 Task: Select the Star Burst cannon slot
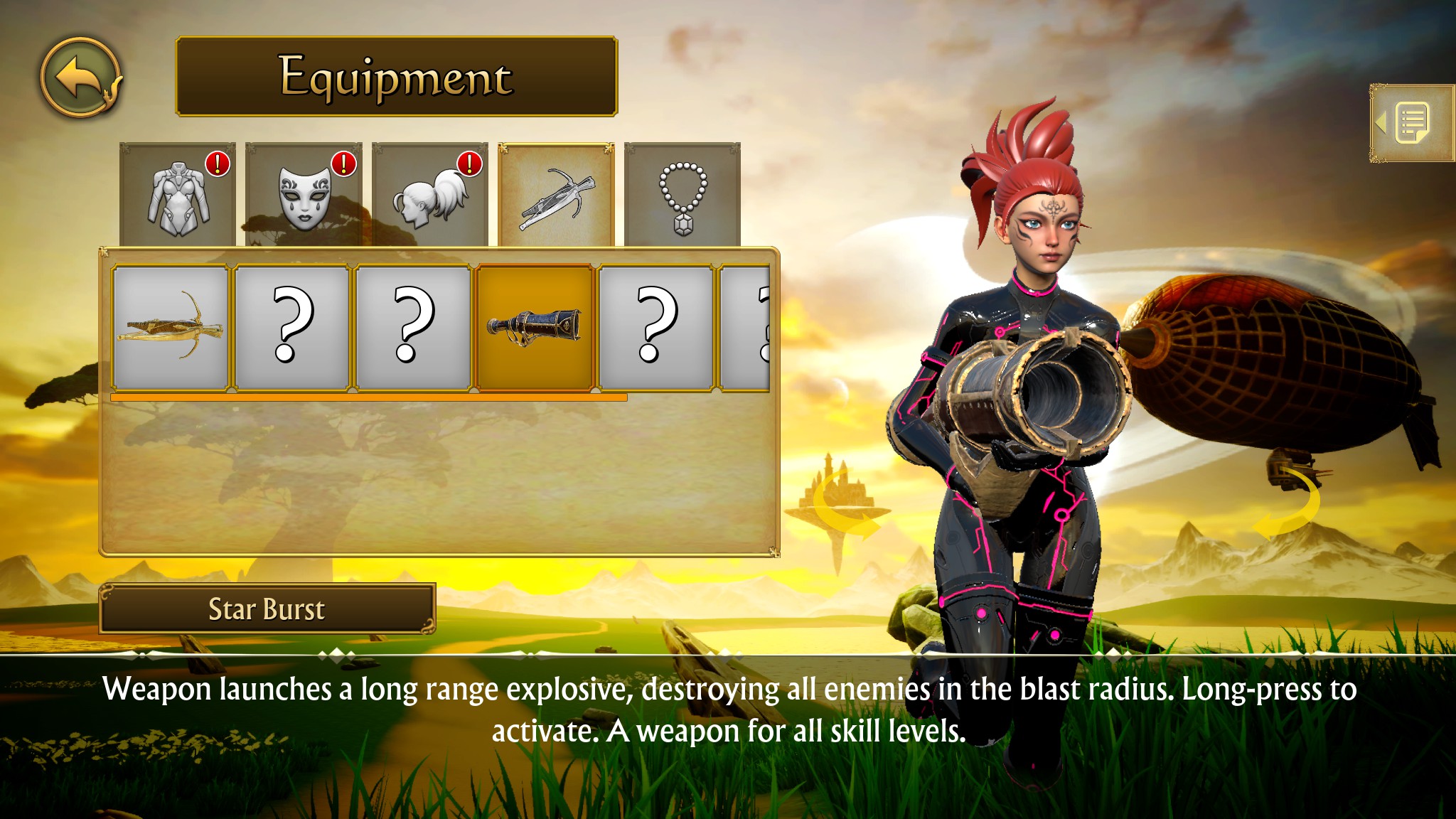(x=535, y=328)
